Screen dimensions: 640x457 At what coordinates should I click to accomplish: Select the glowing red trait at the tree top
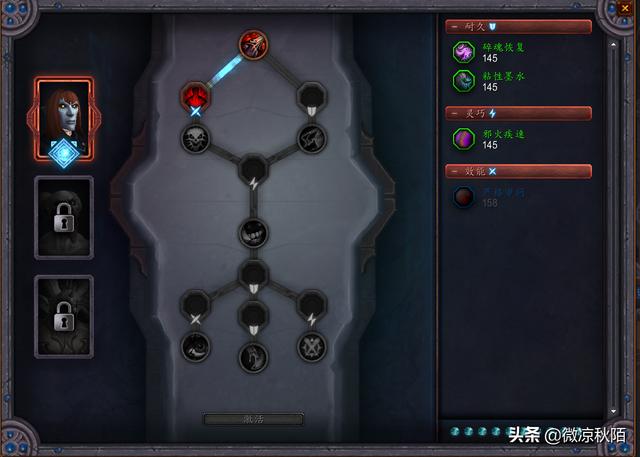point(252,44)
